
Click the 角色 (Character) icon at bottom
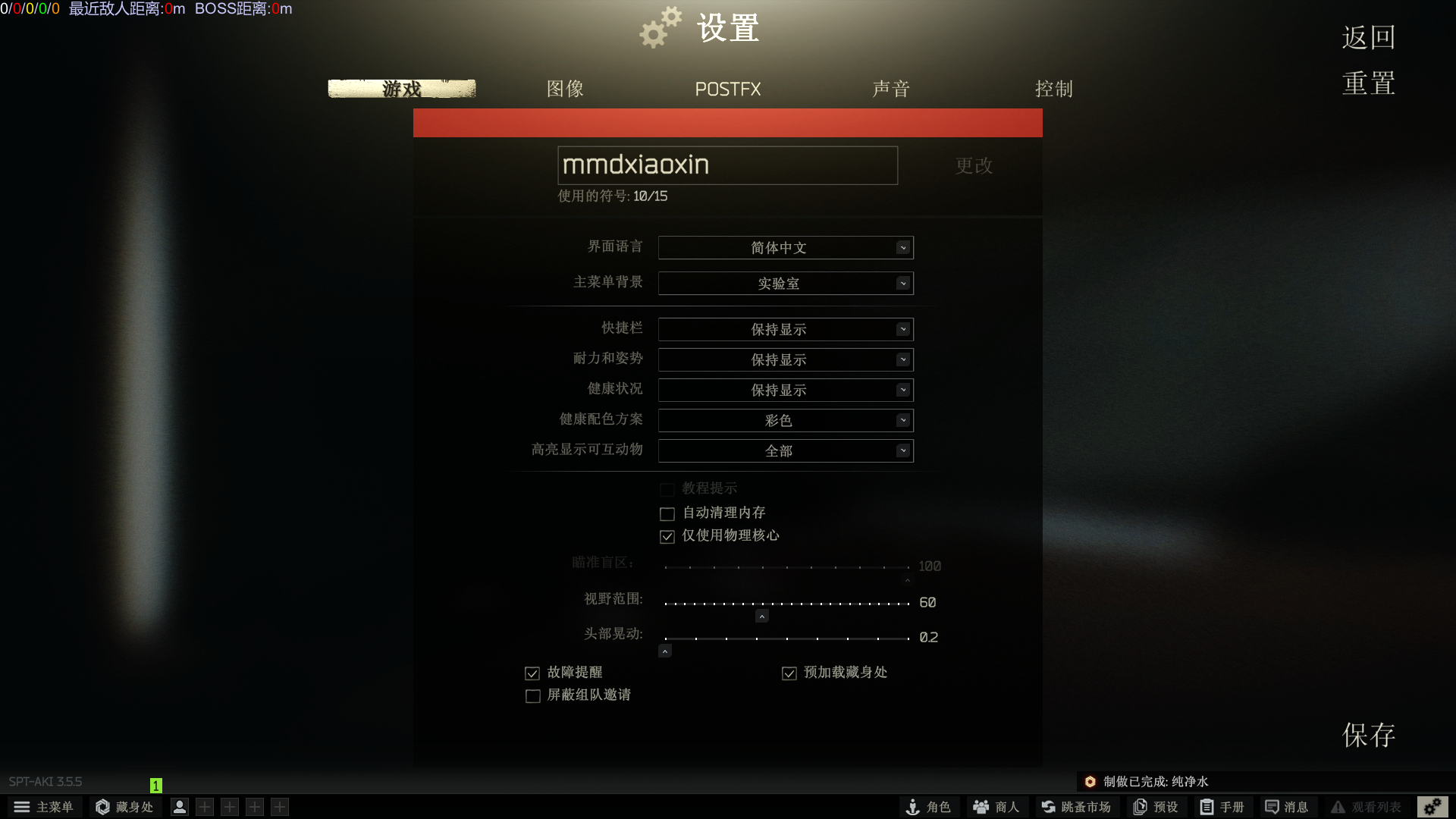coord(928,807)
